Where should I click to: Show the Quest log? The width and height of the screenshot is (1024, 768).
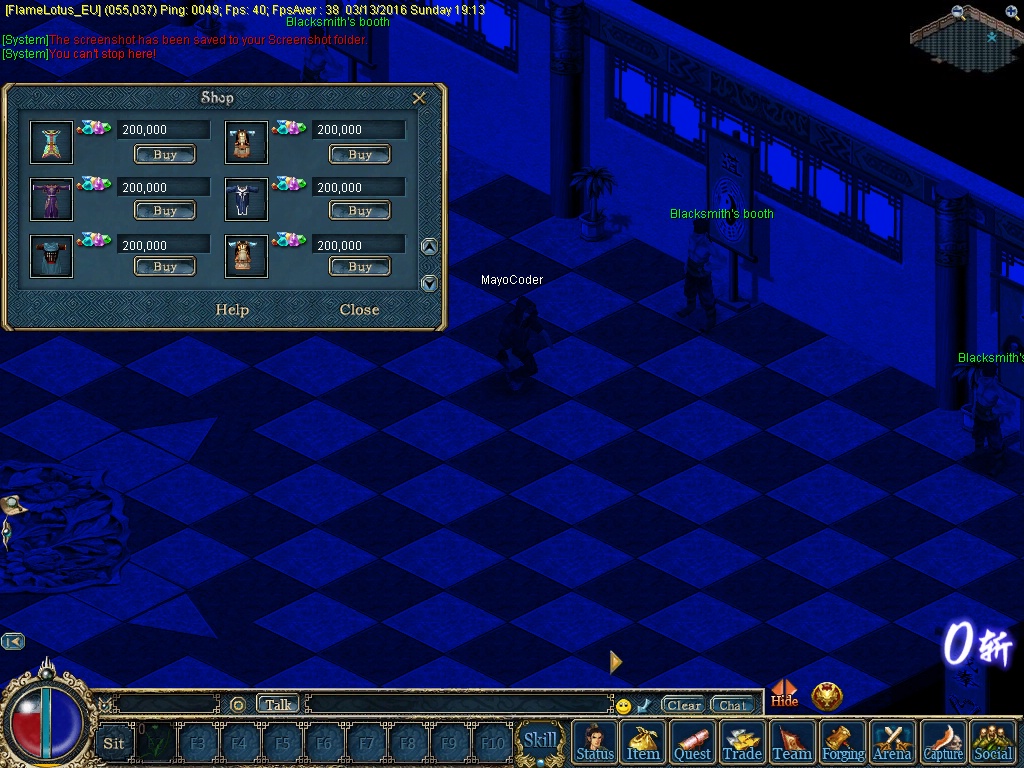point(692,743)
